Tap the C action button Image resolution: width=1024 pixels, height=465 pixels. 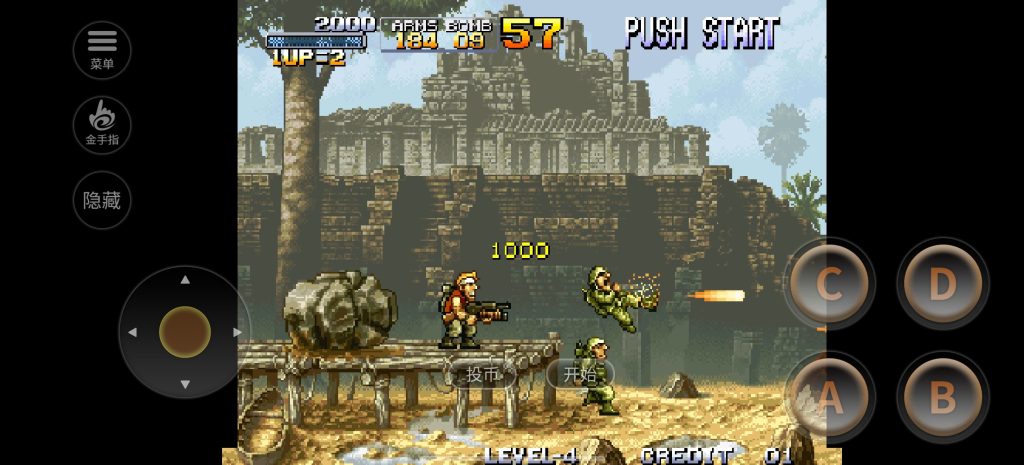(x=829, y=285)
